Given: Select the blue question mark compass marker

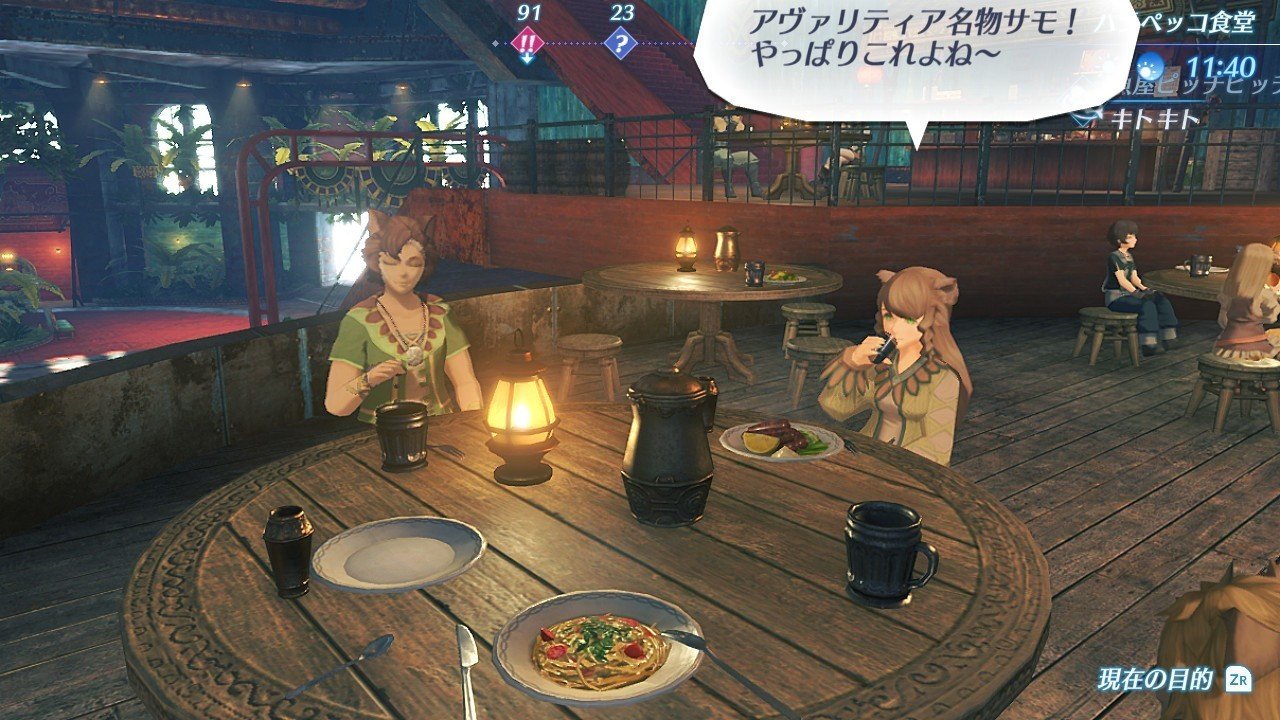Looking at the screenshot, I should (621, 44).
